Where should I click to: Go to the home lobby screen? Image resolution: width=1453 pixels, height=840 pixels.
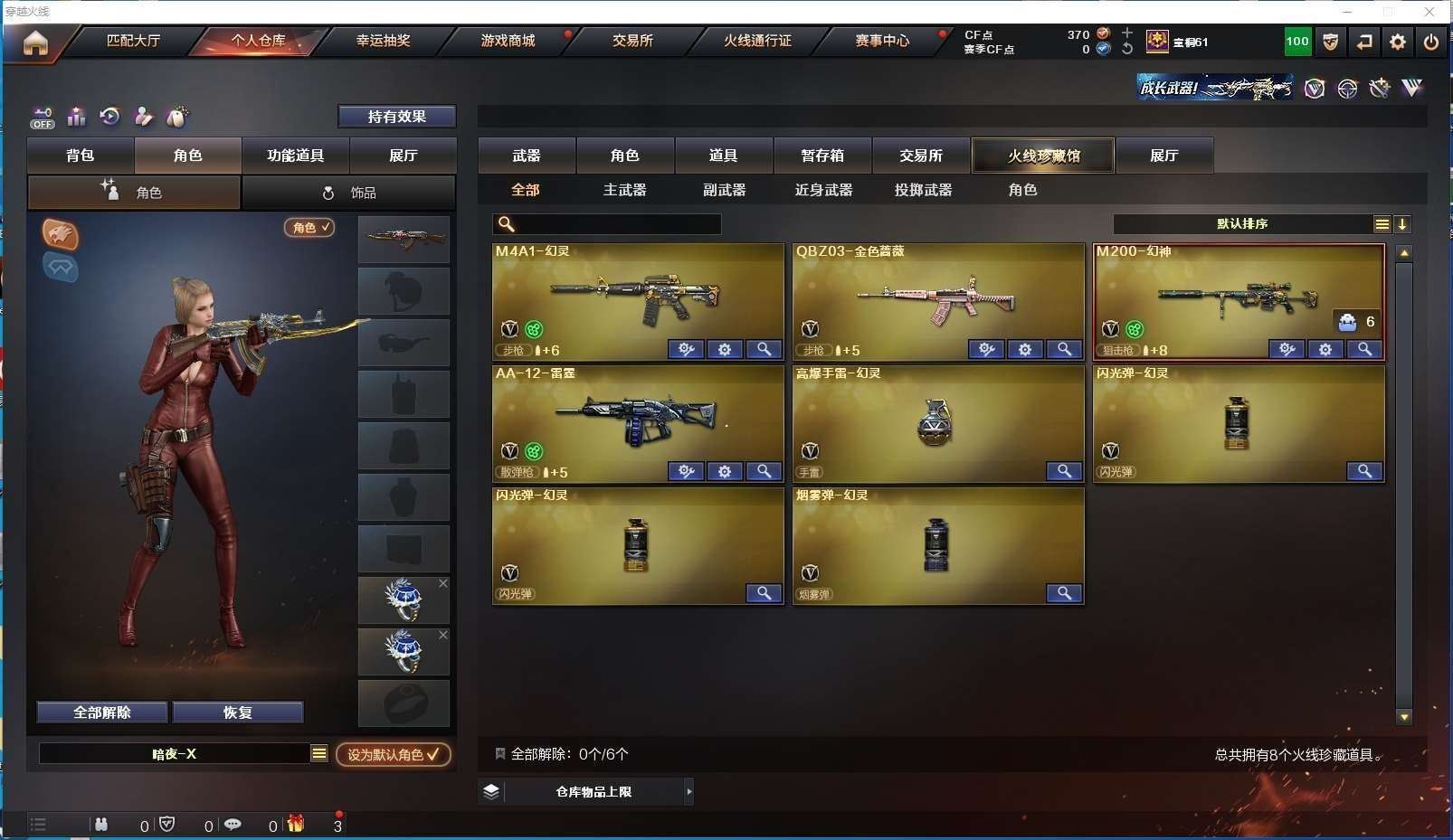[x=35, y=42]
